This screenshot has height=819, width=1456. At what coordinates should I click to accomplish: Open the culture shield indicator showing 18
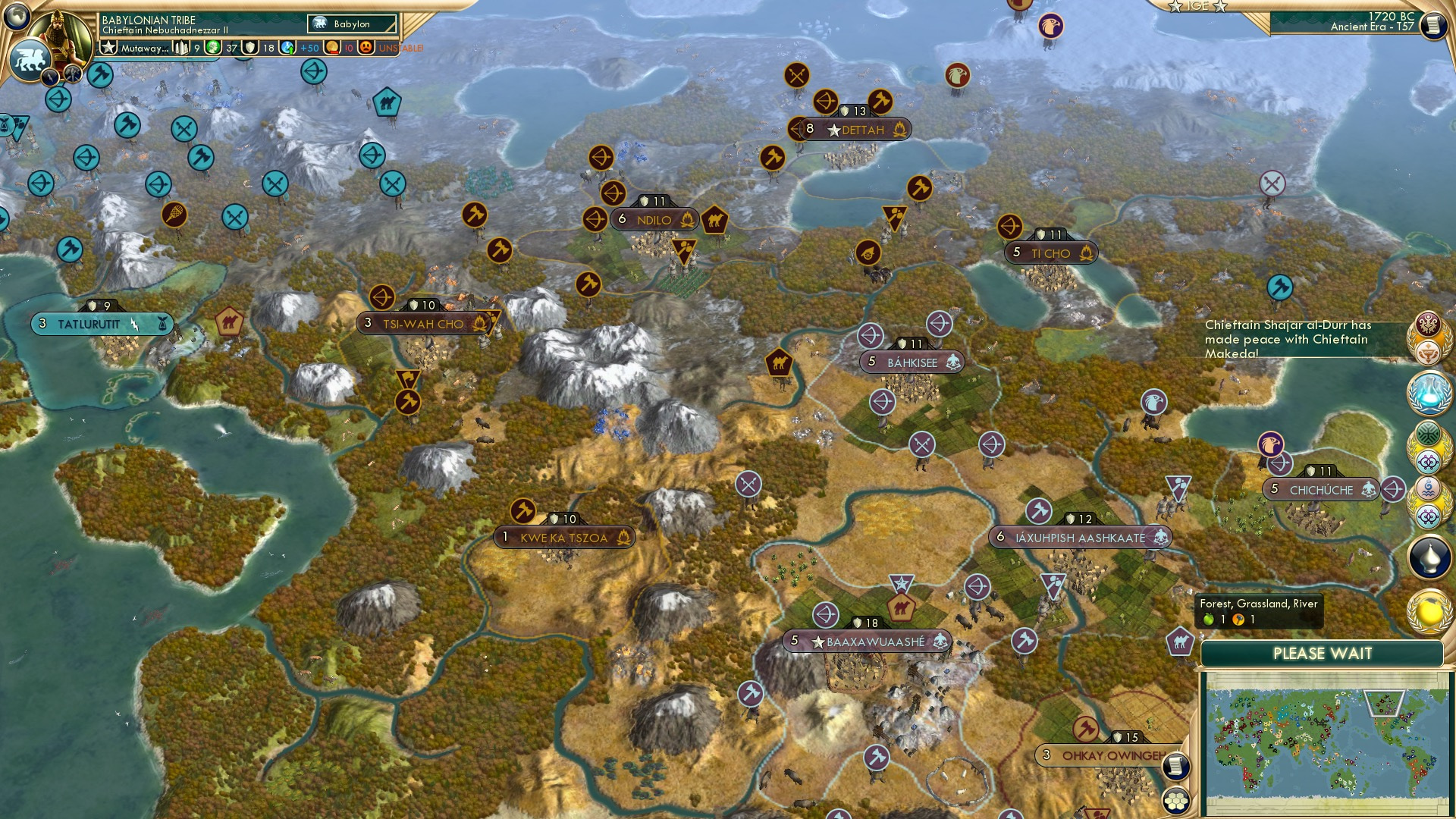click(x=250, y=47)
